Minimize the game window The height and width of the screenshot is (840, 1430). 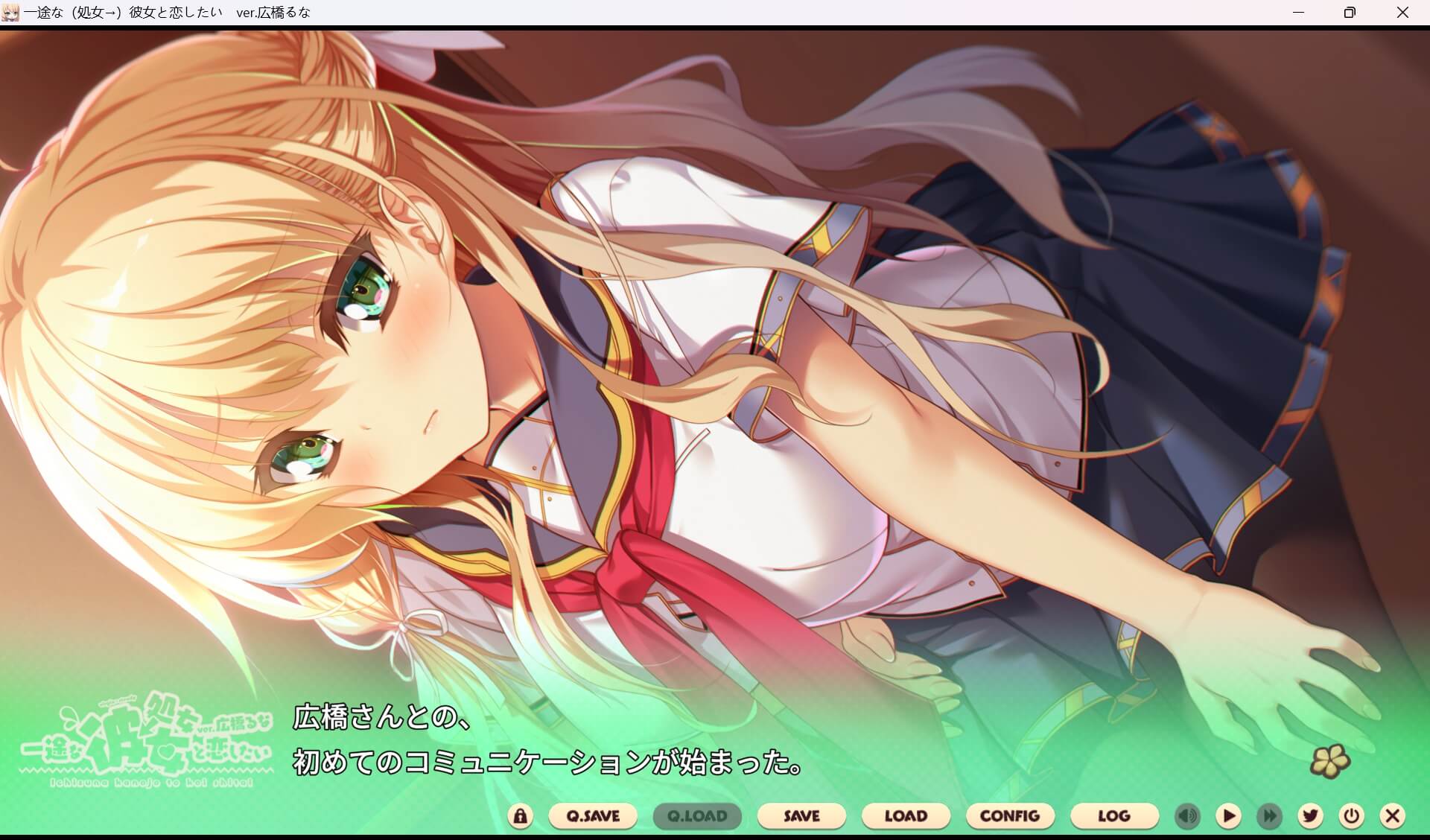1300,12
